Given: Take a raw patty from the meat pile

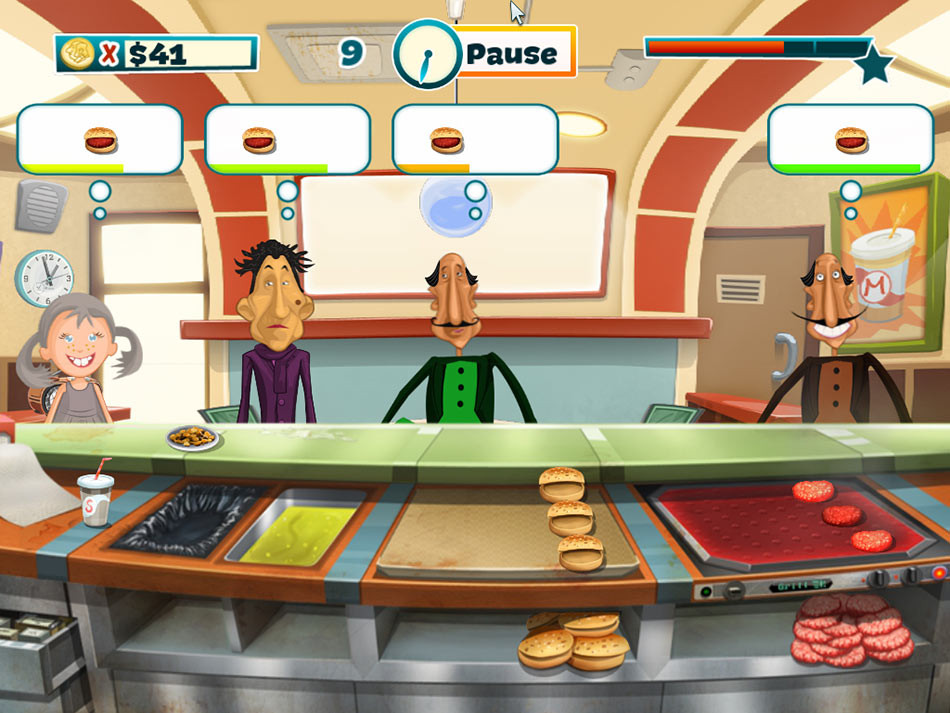Looking at the screenshot, I should pos(853,632).
